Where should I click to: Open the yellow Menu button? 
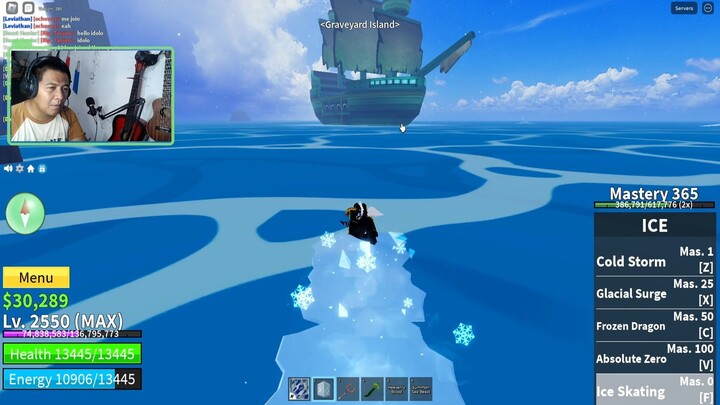coord(36,278)
